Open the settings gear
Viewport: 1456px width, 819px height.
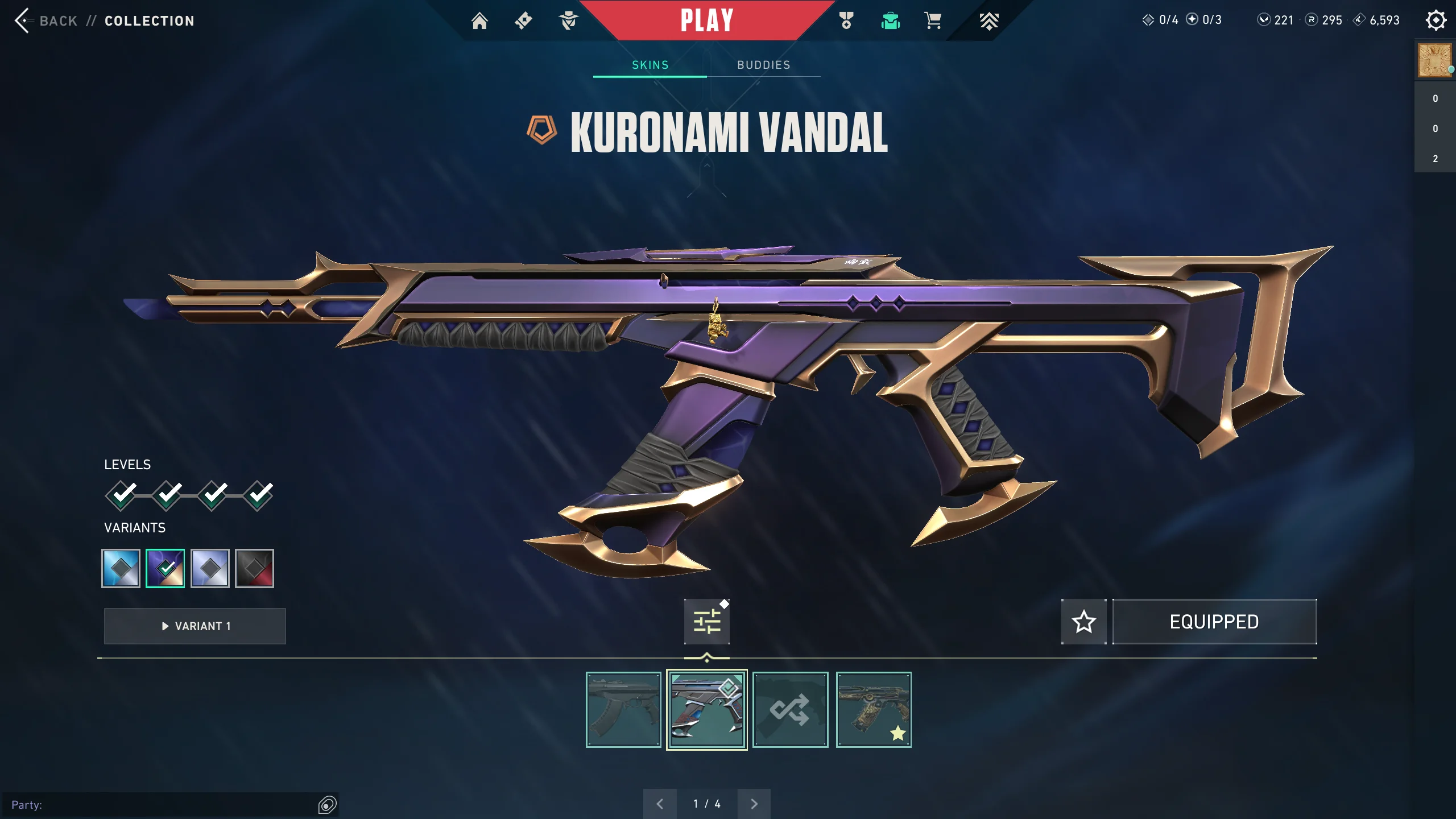click(1436, 20)
